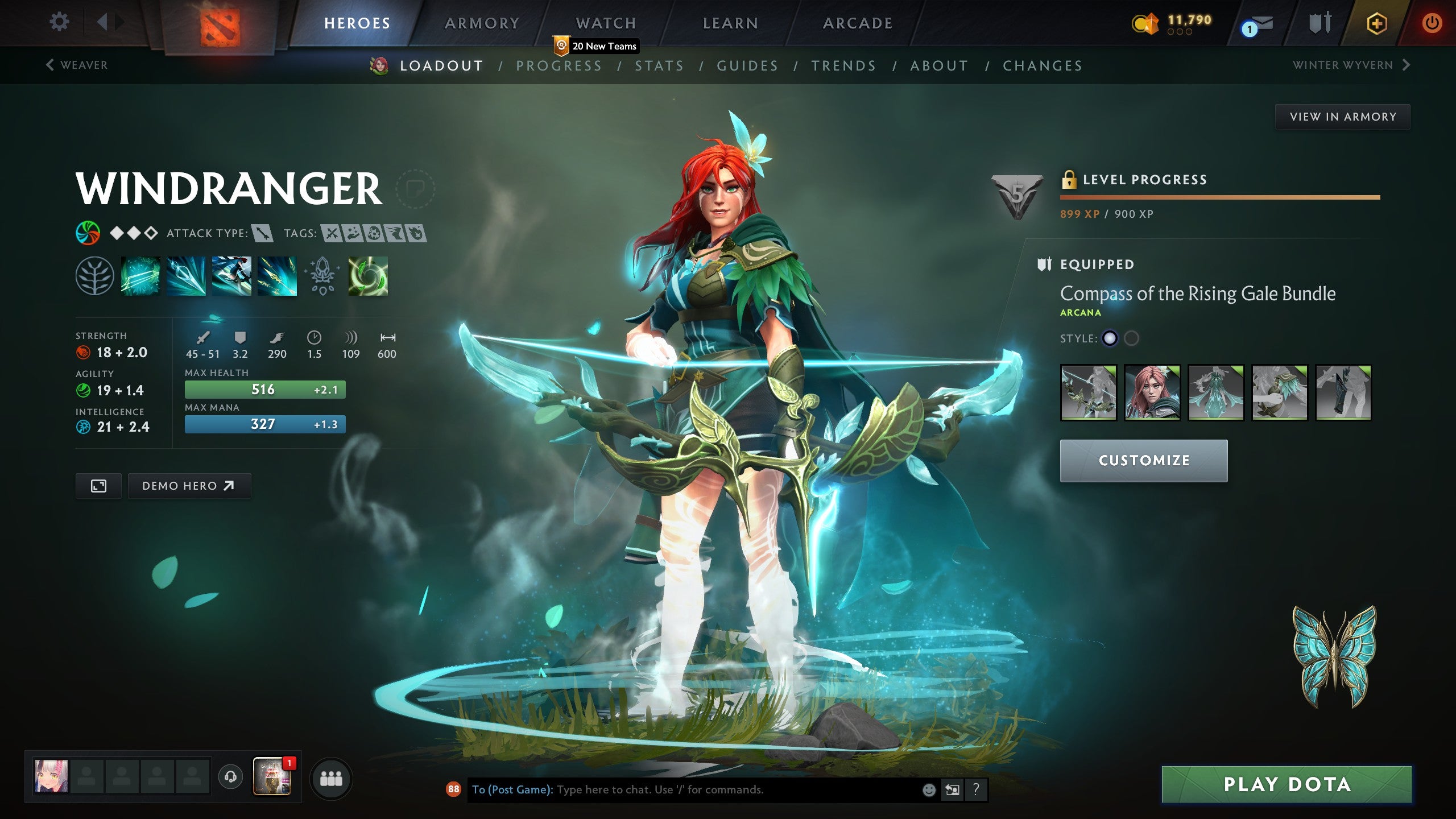Screen dimensions: 1456x819
Task: Select the first blue style option
Action: [x=1109, y=338]
